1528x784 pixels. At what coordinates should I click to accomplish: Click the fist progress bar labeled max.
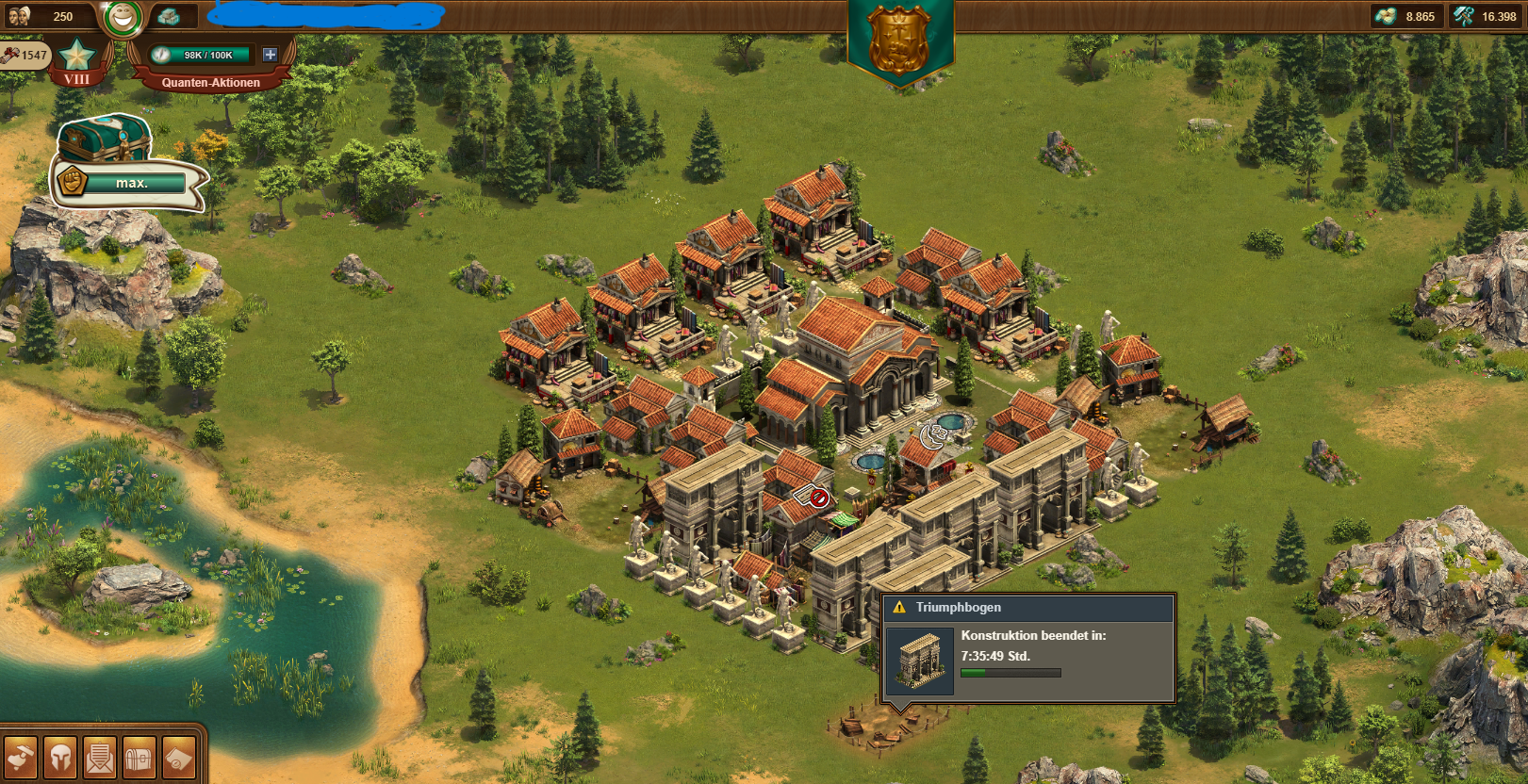[130, 183]
